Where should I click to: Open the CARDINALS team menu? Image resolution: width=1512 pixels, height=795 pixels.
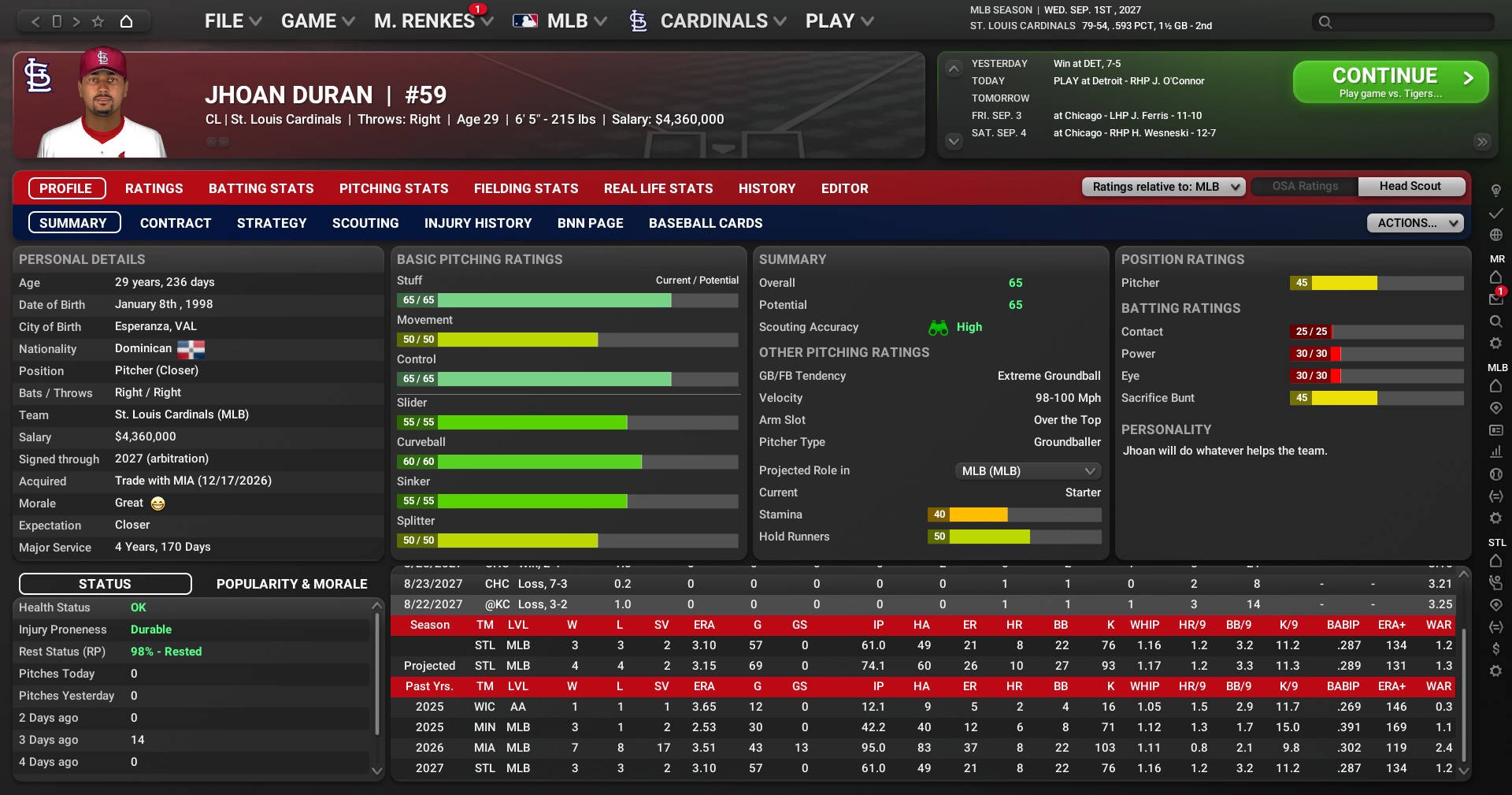713,21
